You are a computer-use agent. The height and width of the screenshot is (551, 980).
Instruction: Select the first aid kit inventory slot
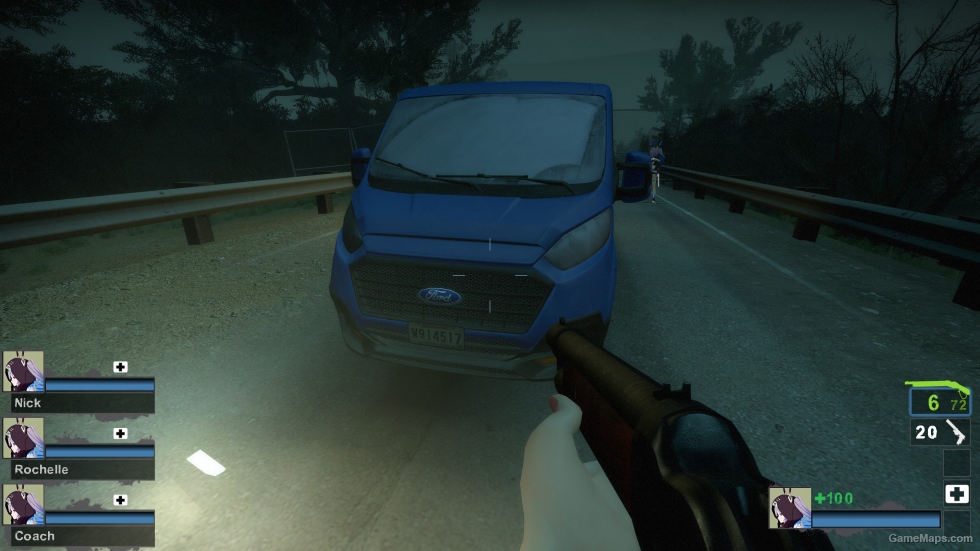[956, 494]
